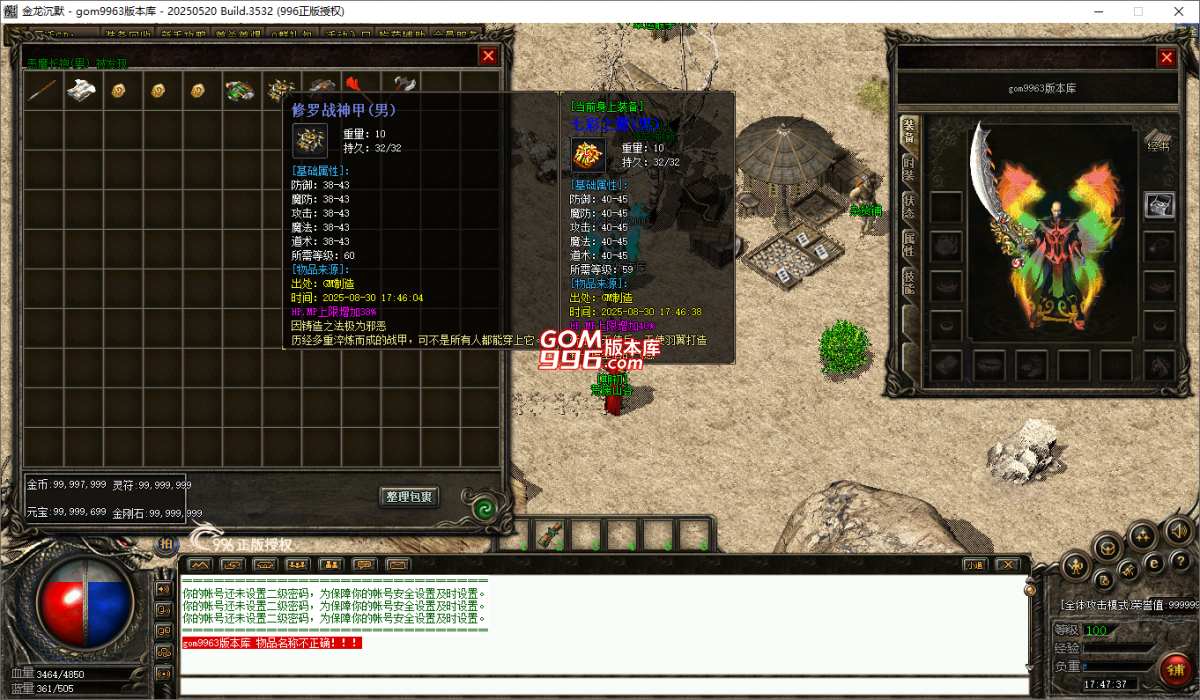
Task: Click the green swirl button in bag
Action: click(x=483, y=506)
